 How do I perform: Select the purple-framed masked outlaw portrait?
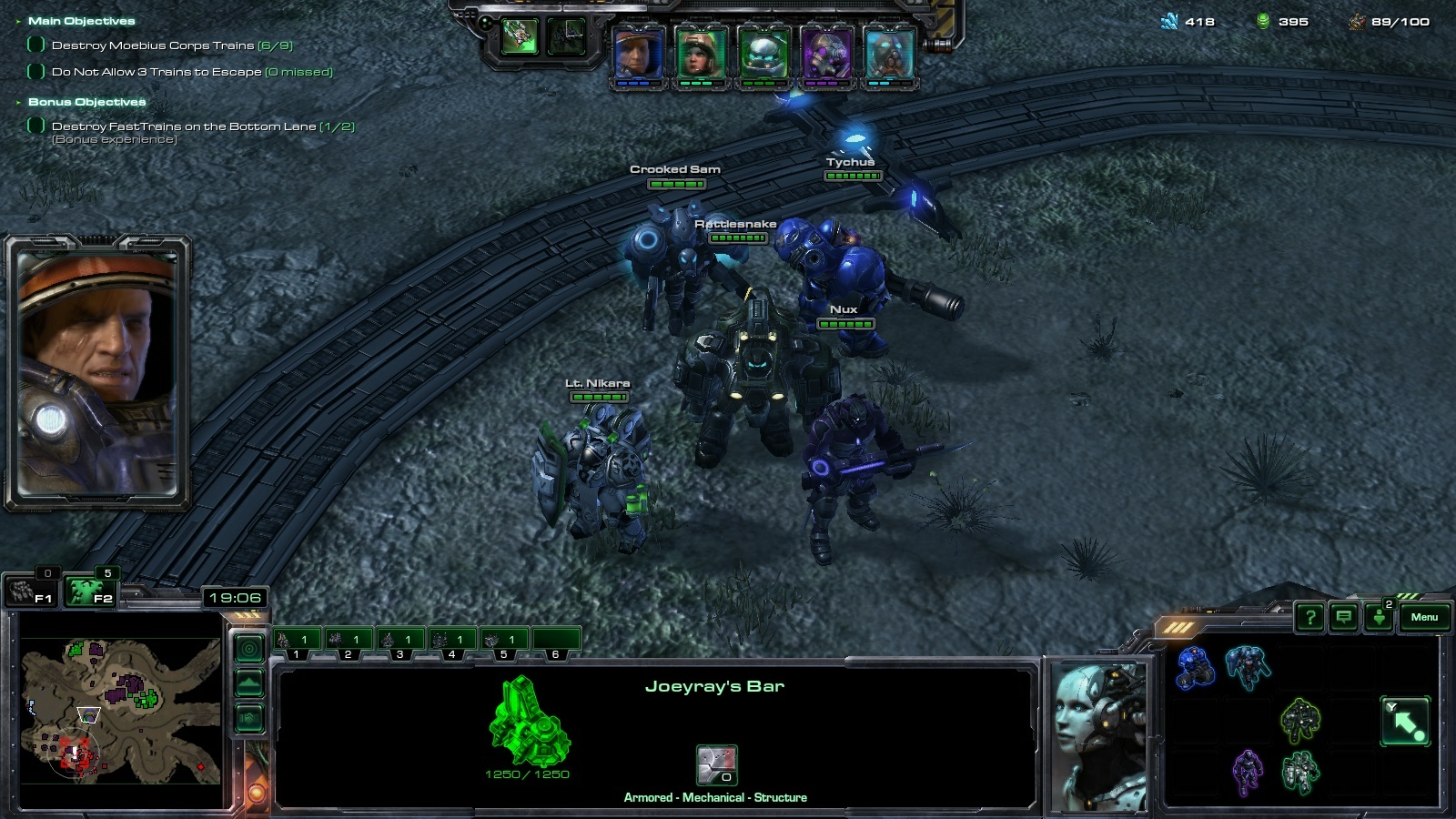pyautogui.click(x=825, y=53)
